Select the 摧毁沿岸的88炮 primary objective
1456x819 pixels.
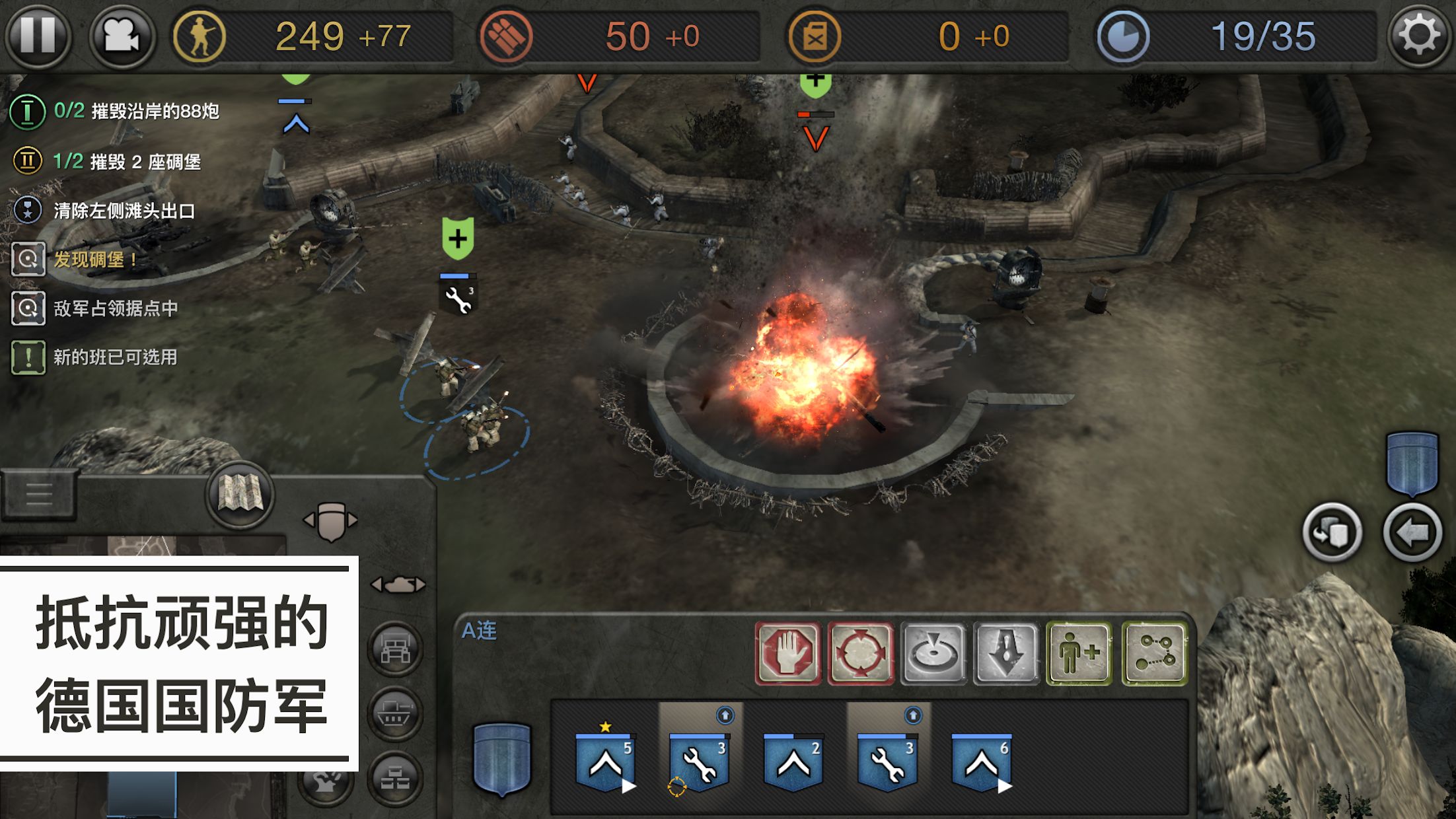point(135,111)
